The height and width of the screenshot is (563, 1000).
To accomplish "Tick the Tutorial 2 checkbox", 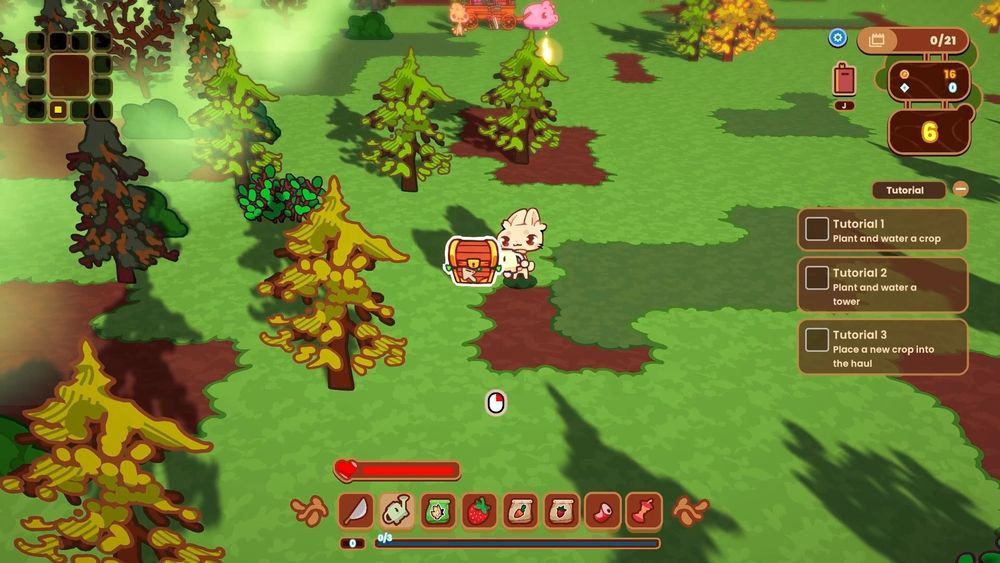I will (817, 278).
